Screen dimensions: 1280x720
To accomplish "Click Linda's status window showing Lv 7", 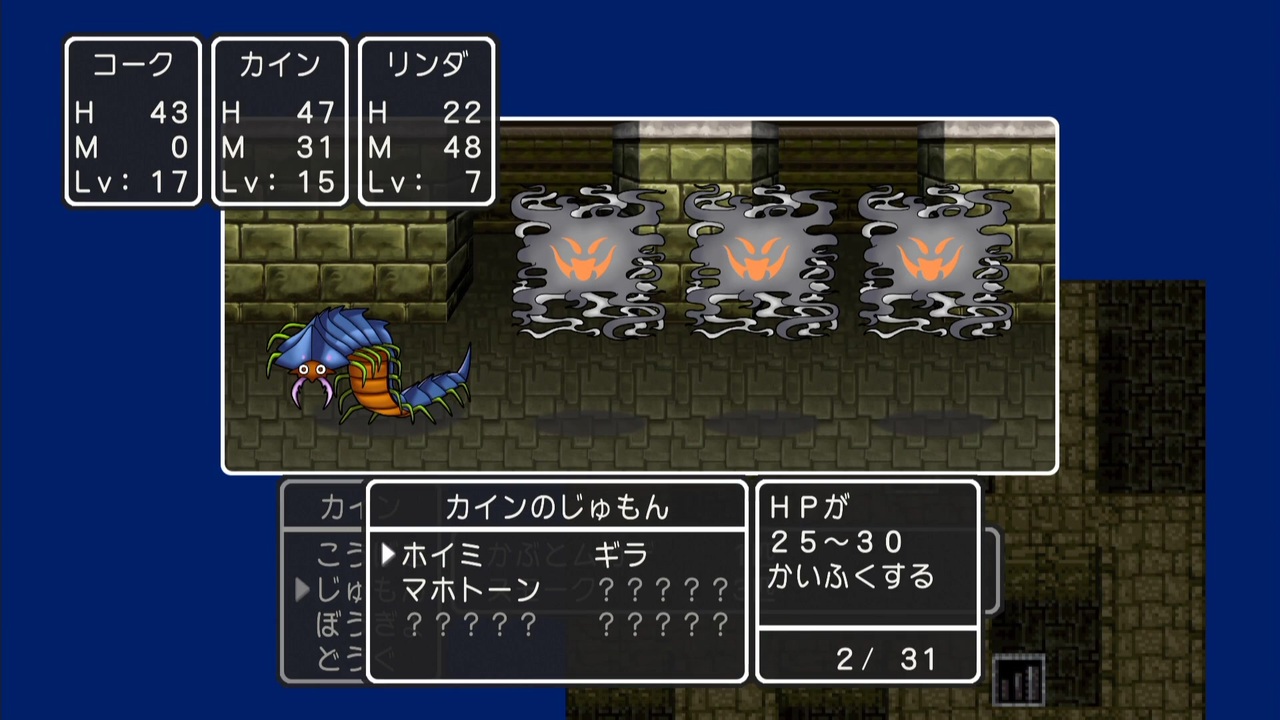I will click(x=427, y=120).
